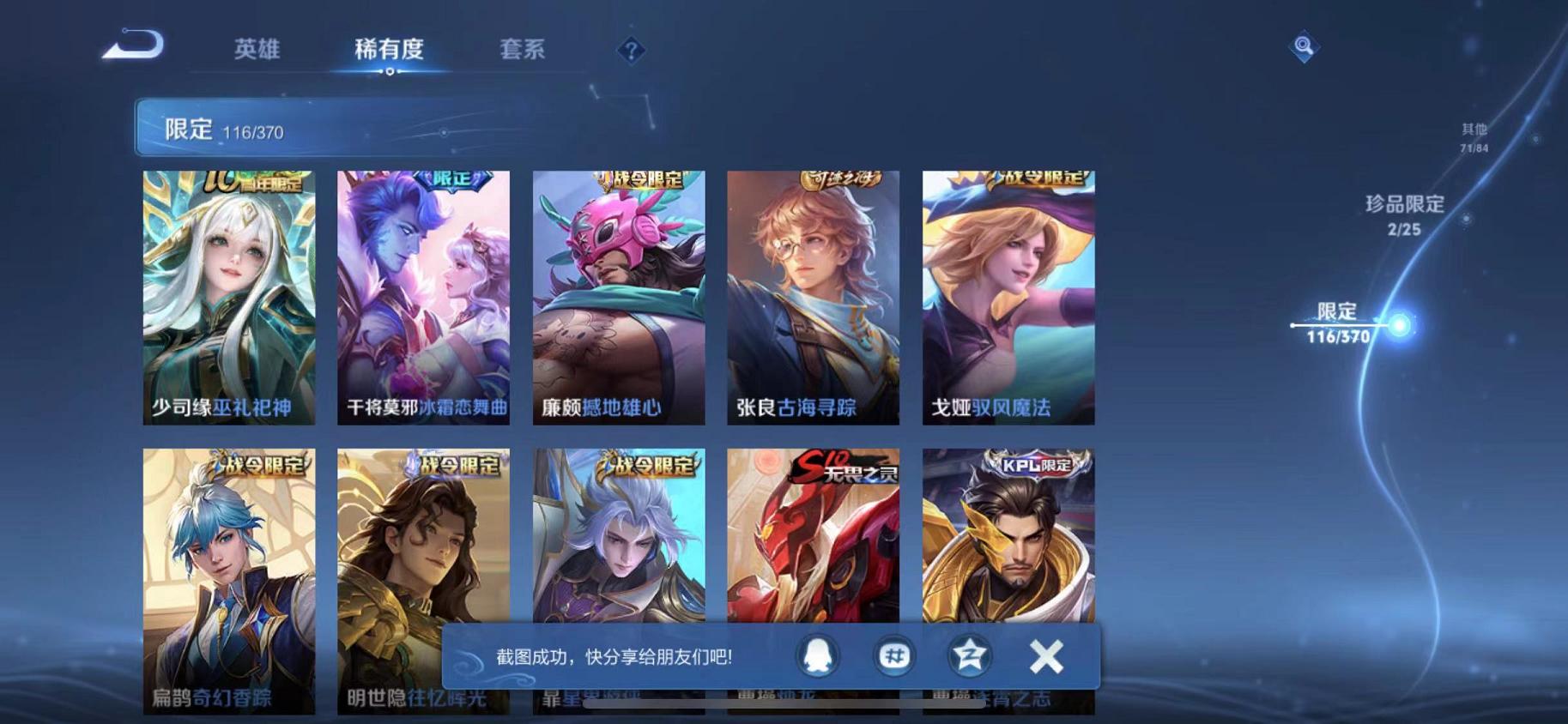Screen dimensions: 1568x724
Task: Share the screenshot via the QQ penguin icon
Action: (816, 655)
